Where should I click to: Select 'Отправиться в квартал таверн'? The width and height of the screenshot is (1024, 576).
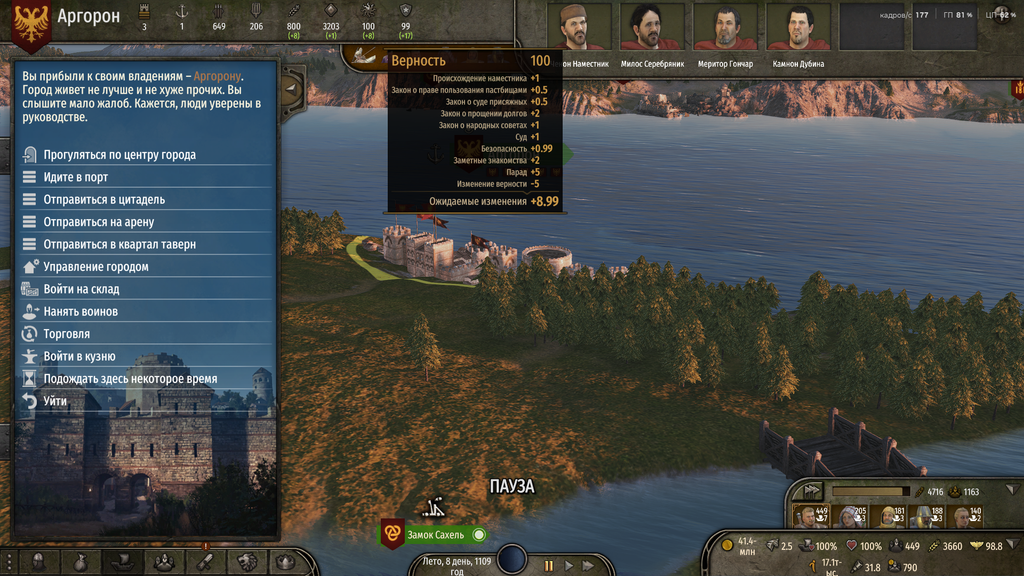coord(119,244)
